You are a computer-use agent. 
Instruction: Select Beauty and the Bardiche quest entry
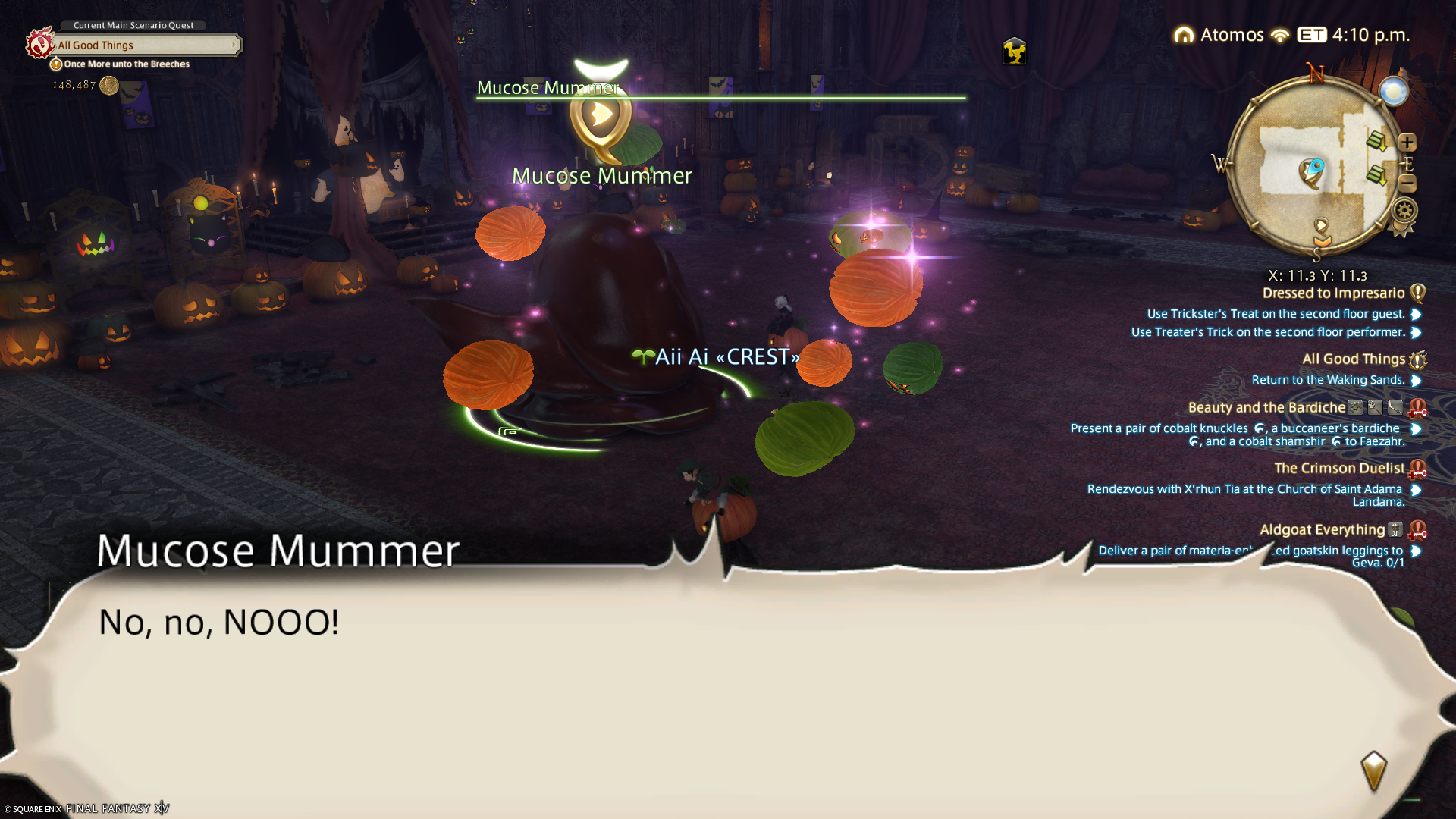(1266, 408)
